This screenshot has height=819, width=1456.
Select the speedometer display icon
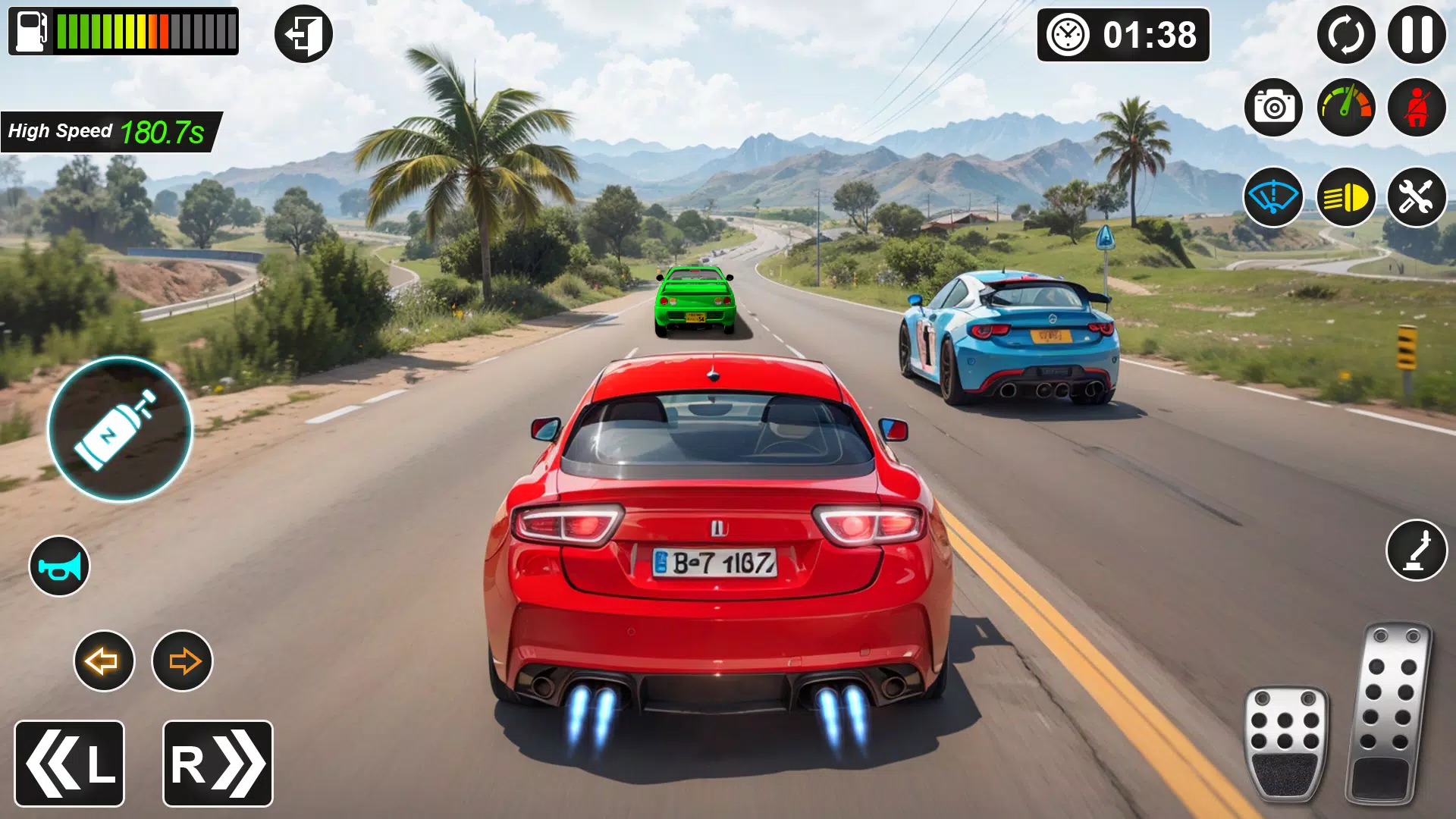click(1348, 107)
